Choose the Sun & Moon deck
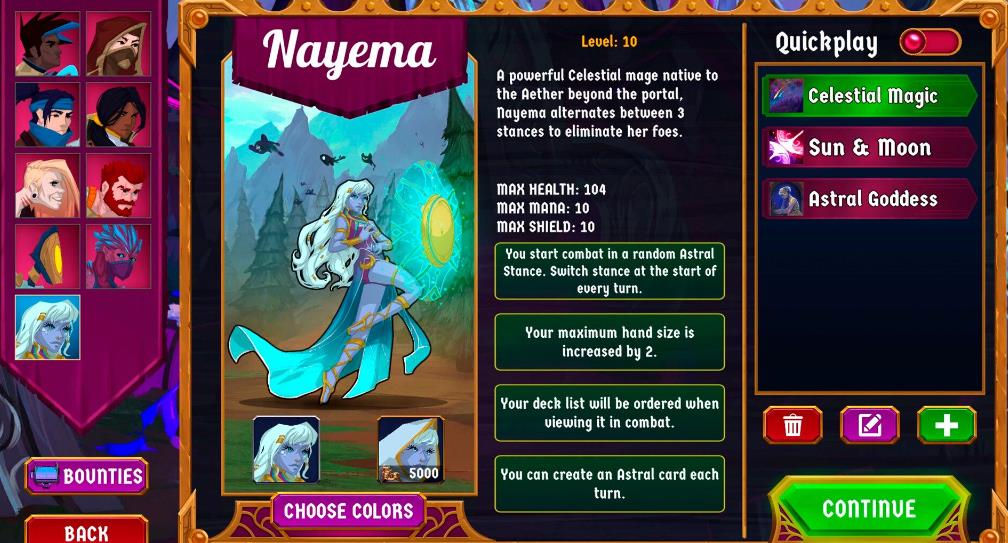Screen dimensions: 1008x543 point(868,148)
